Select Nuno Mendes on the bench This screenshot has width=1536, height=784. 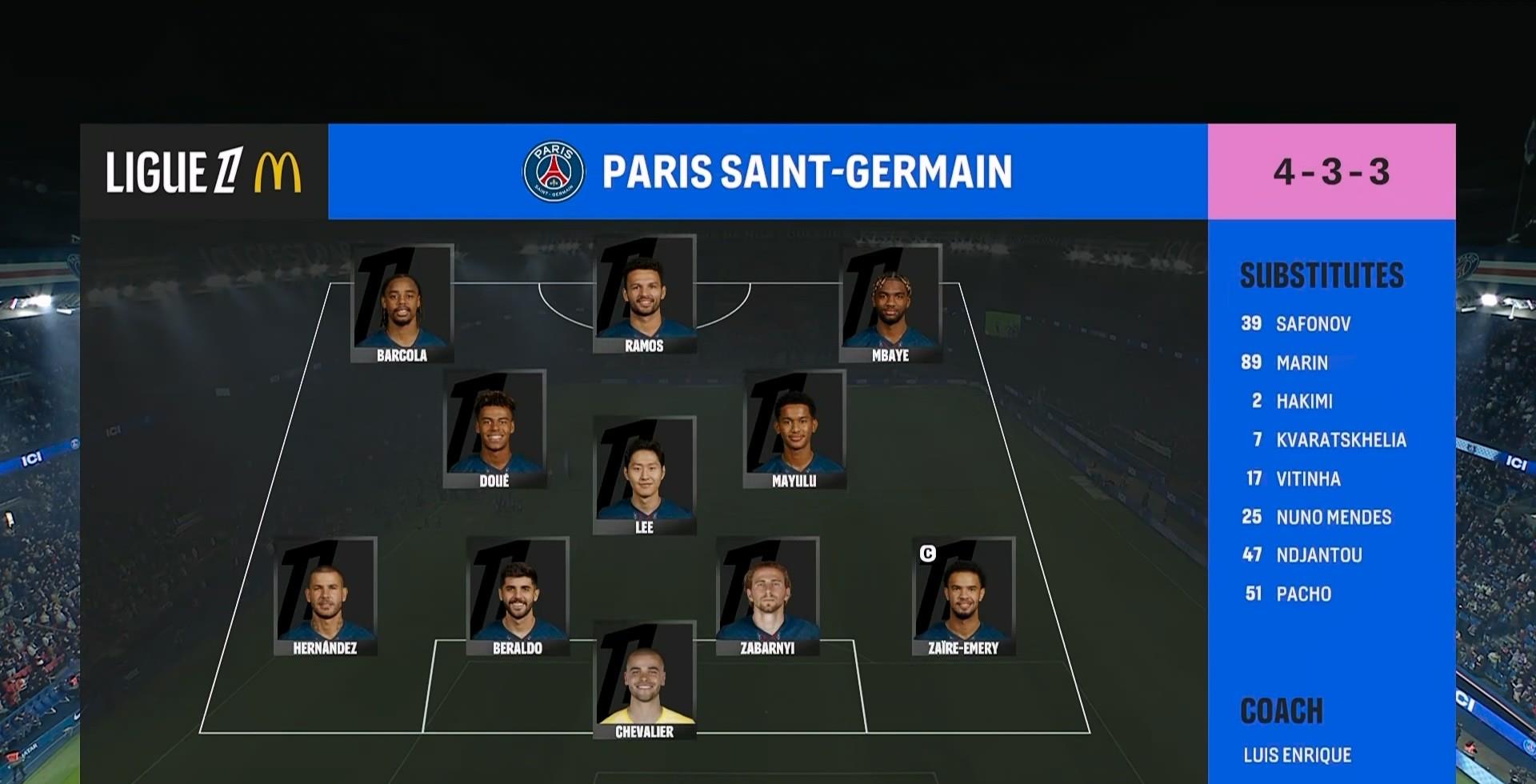pyautogui.click(x=1334, y=517)
